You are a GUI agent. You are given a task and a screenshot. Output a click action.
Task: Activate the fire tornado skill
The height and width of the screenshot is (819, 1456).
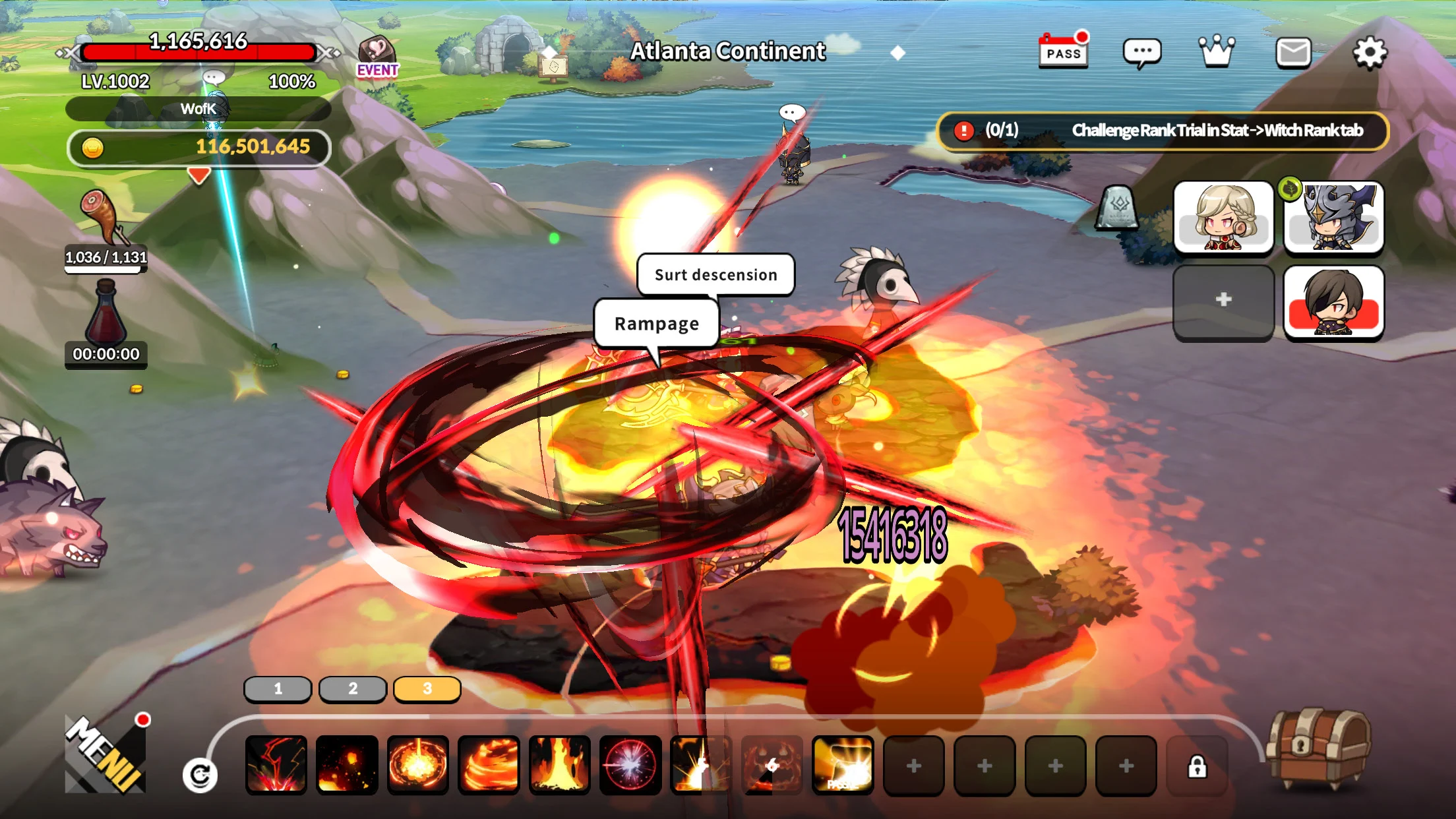489,765
